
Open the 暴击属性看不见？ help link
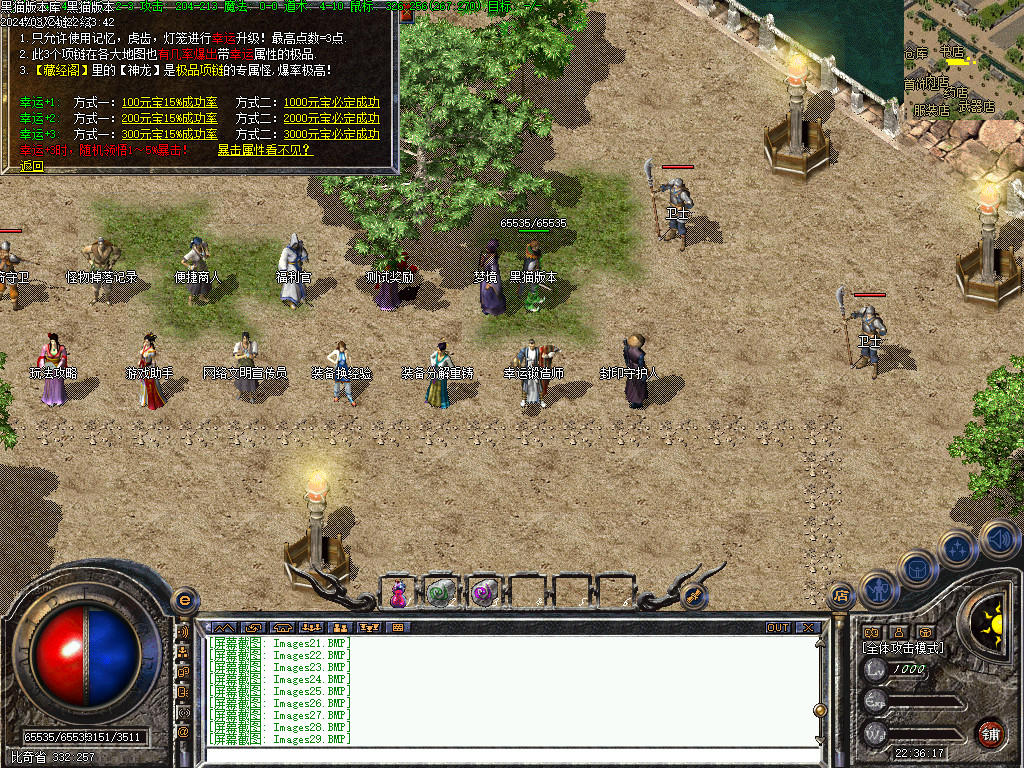265,150
